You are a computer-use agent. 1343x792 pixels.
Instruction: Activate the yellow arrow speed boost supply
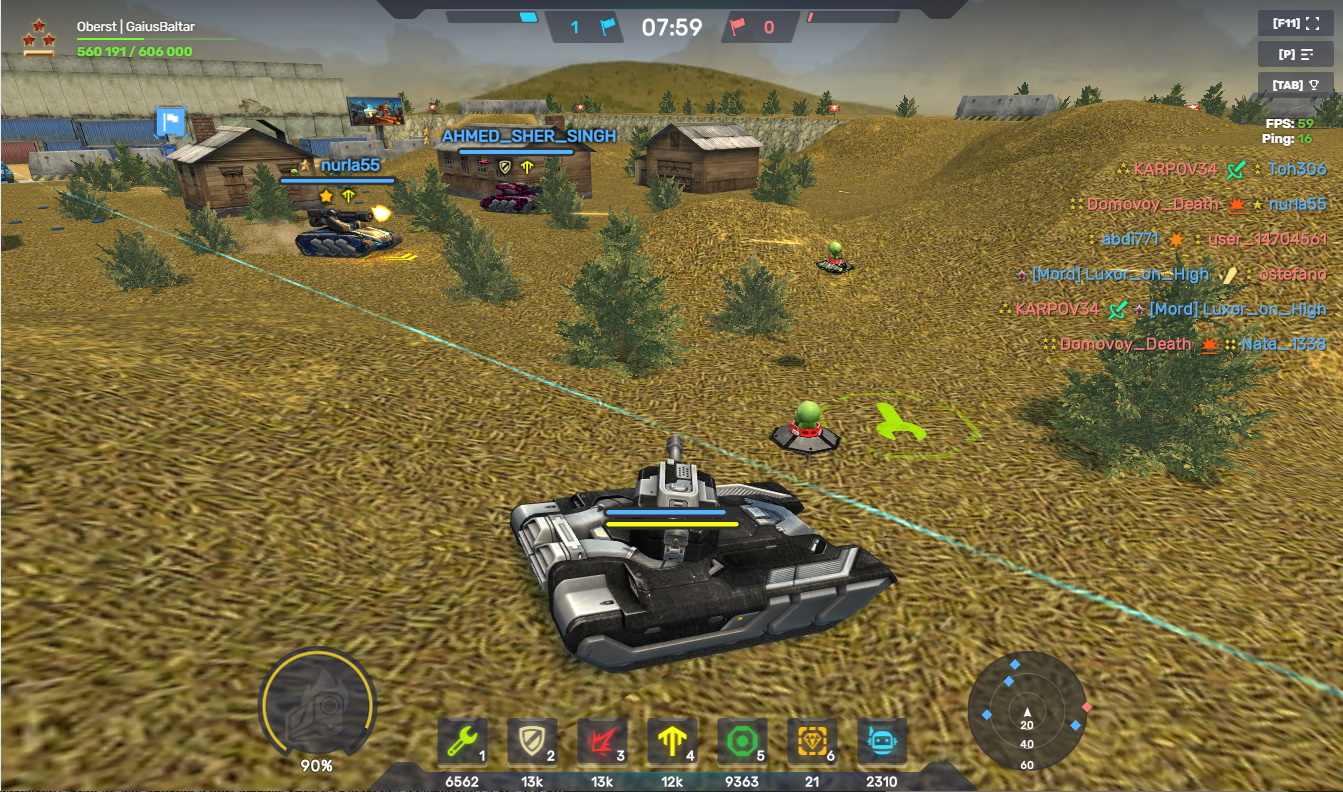point(672,742)
